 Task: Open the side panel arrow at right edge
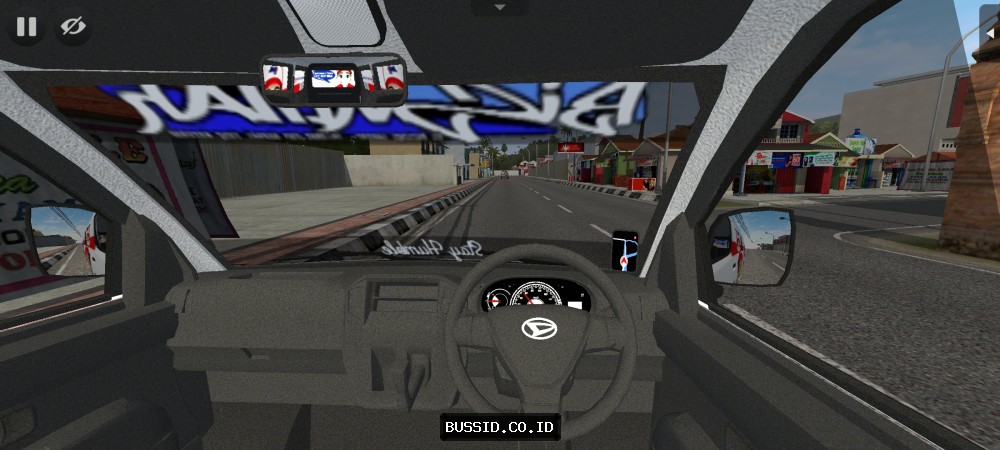(x=991, y=33)
